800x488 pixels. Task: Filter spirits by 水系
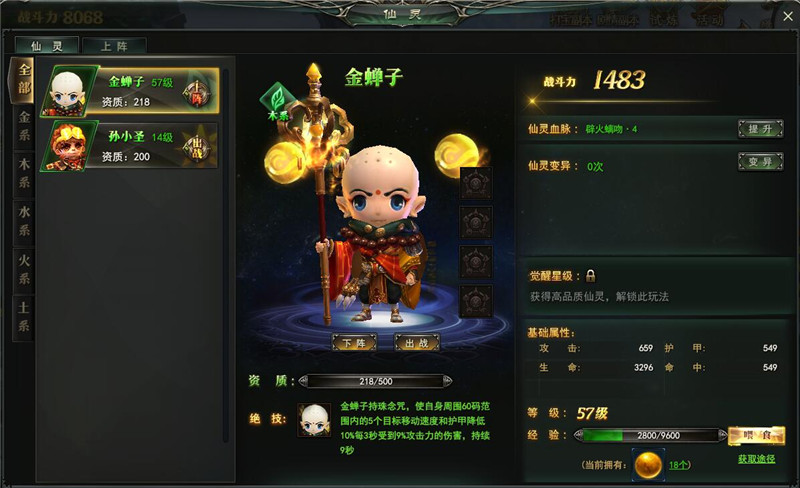click(x=24, y=220)
